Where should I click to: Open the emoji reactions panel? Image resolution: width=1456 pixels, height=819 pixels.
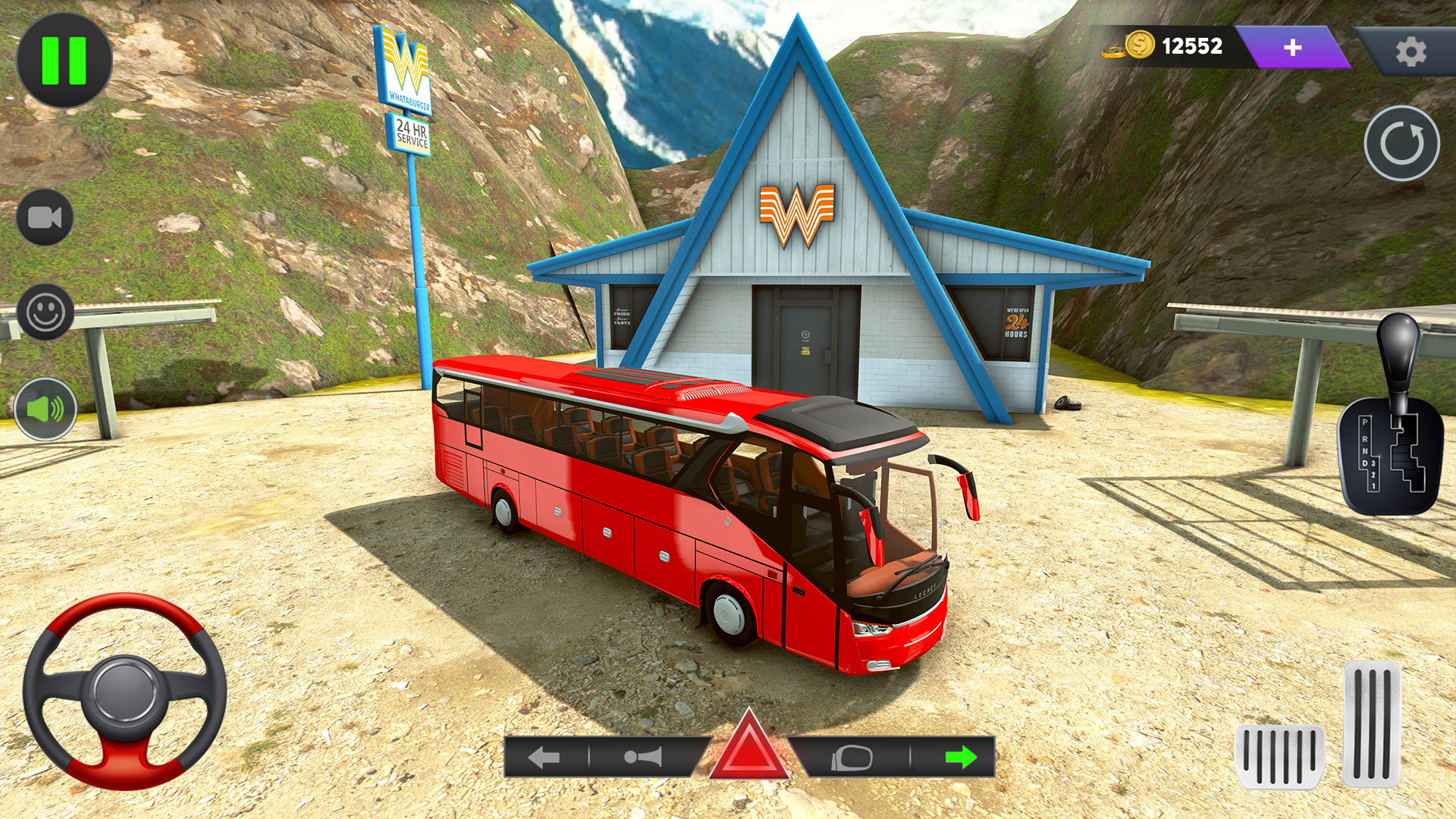pyautogui.click(x=47, y=312)
